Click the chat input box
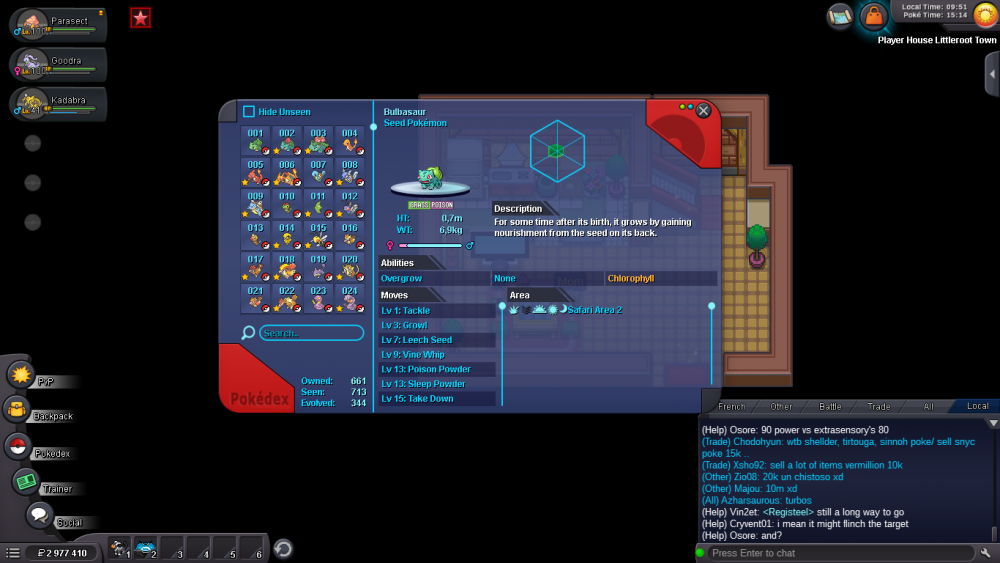 pos(840,553)
